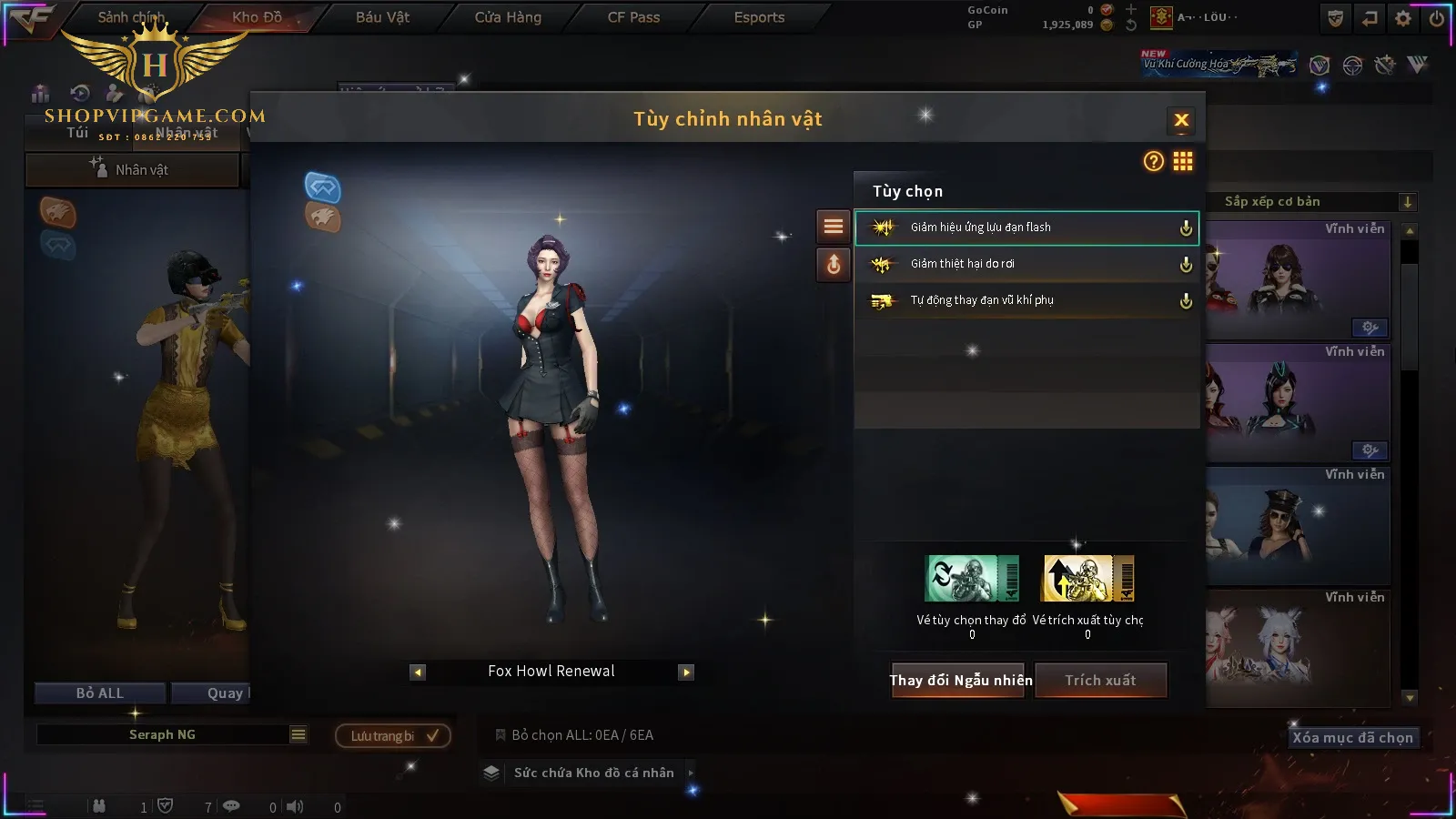Click the Lưu trang bị button

[393, 736]
